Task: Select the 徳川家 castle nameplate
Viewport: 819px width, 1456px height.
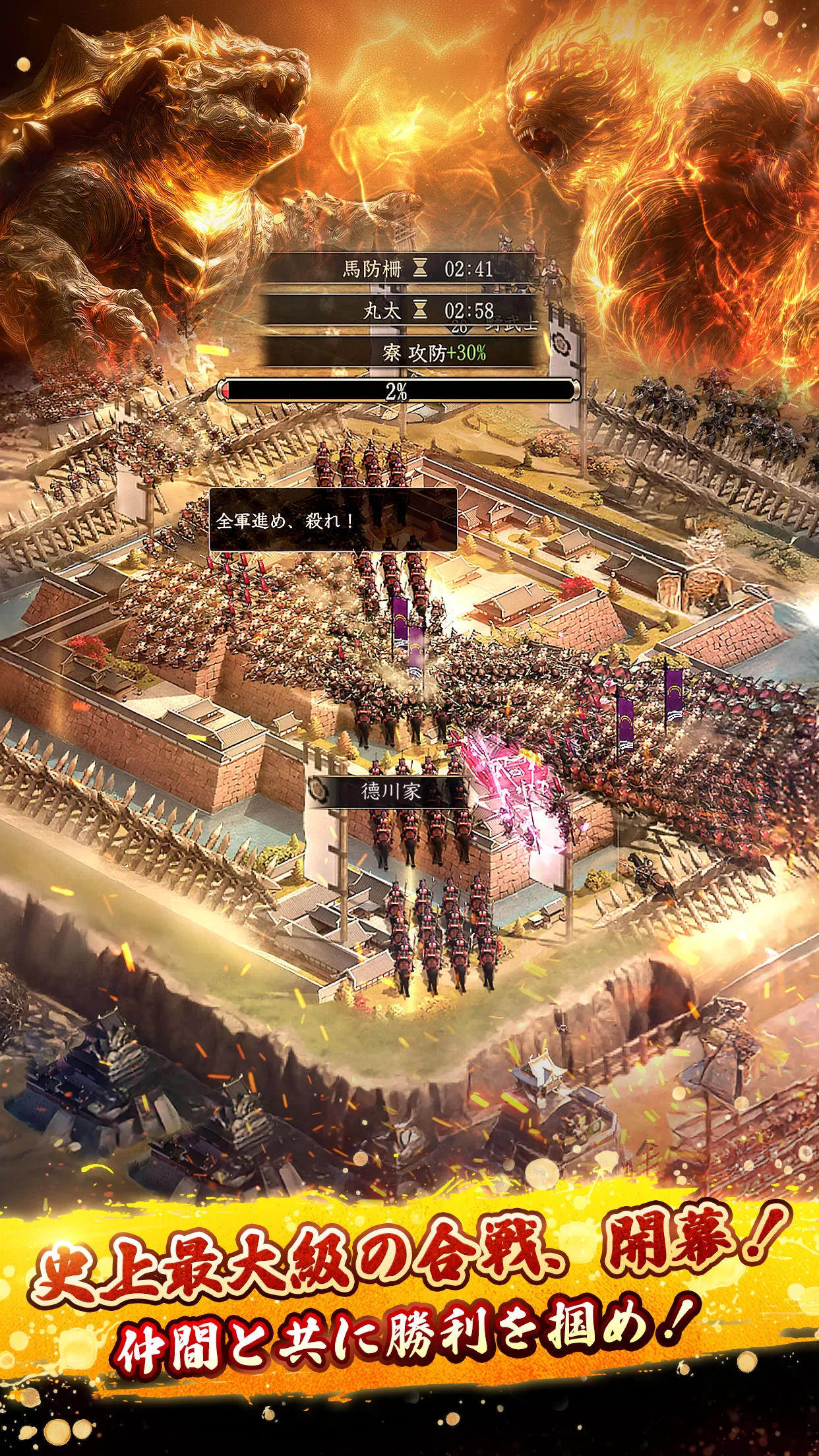Action: 389,791
